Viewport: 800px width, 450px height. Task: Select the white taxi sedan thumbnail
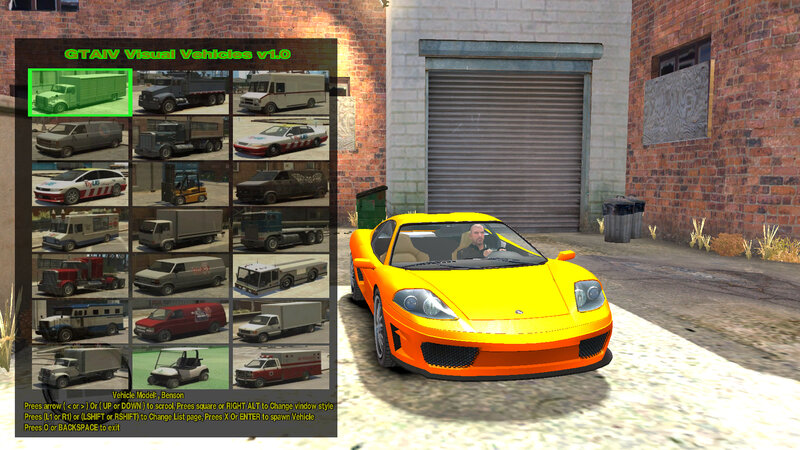281,138
